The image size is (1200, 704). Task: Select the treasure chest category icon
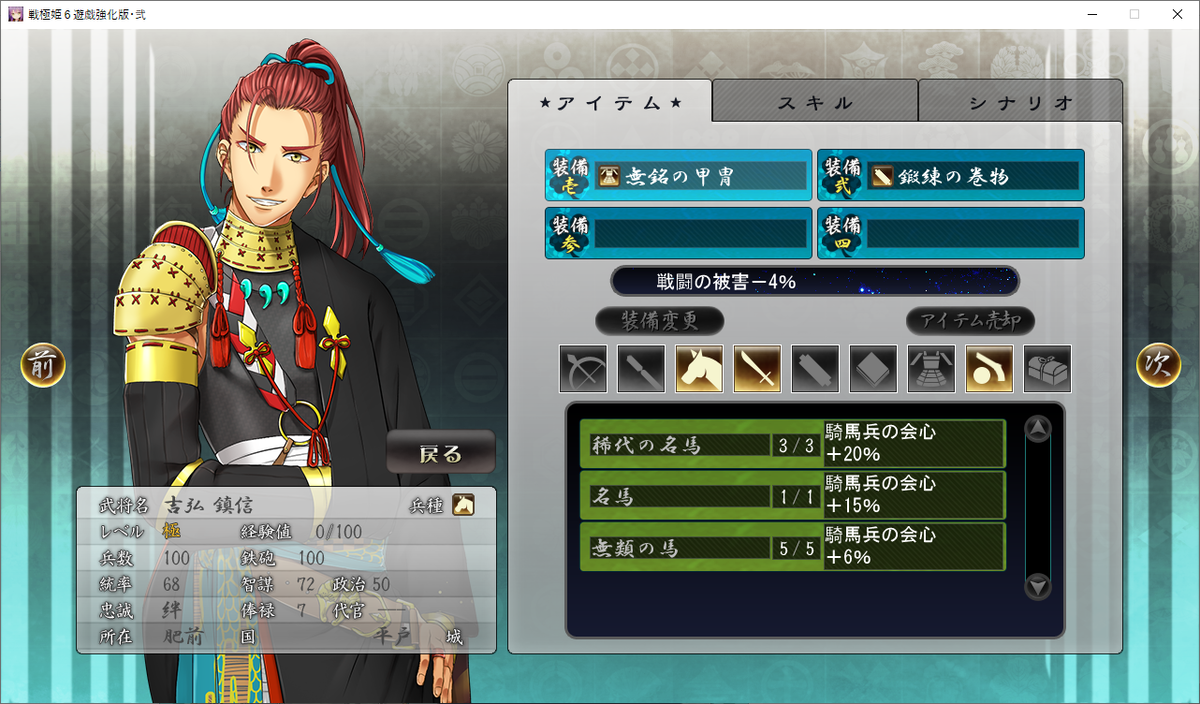pos(1047,369)
